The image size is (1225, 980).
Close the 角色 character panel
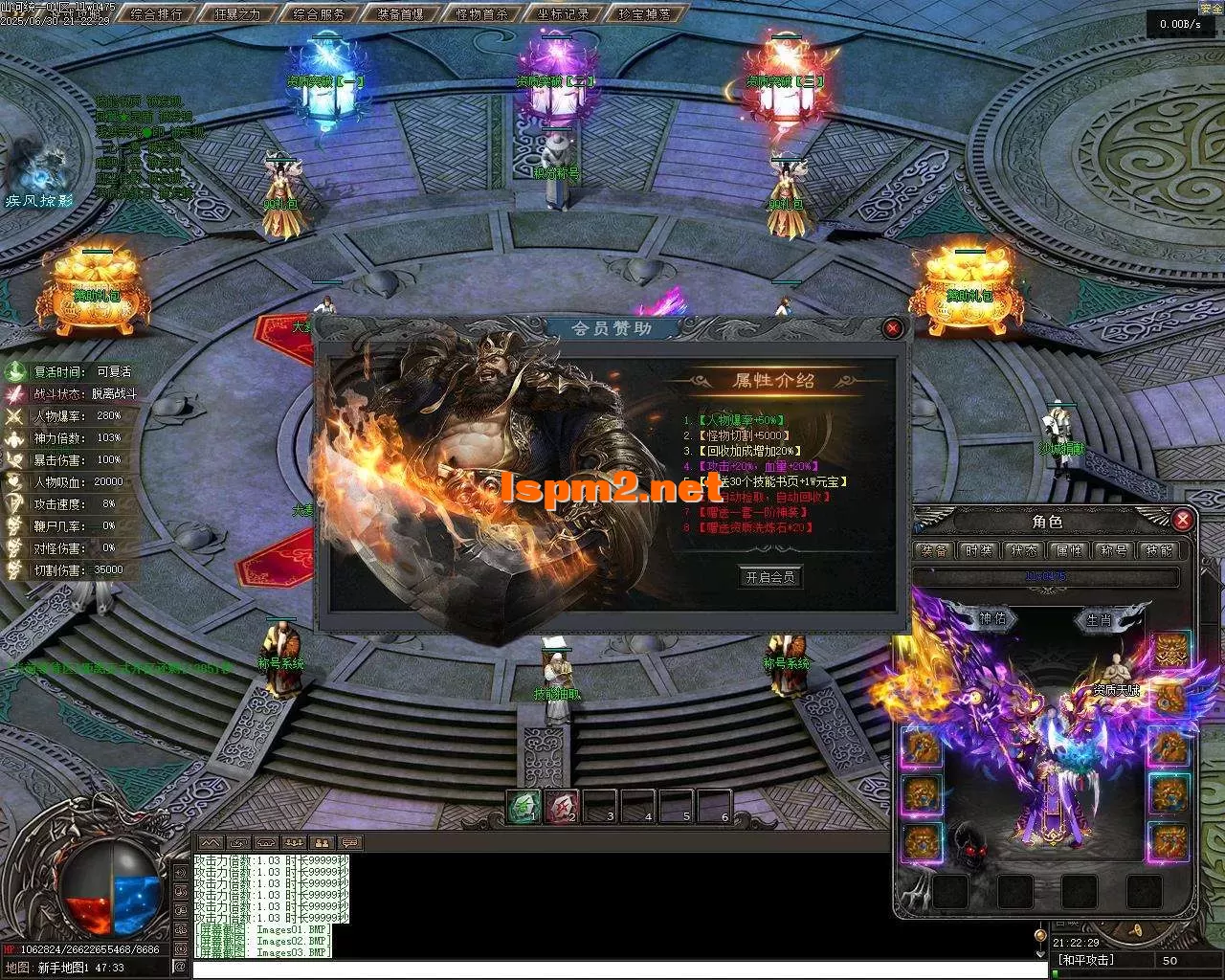click(1183, 520)
